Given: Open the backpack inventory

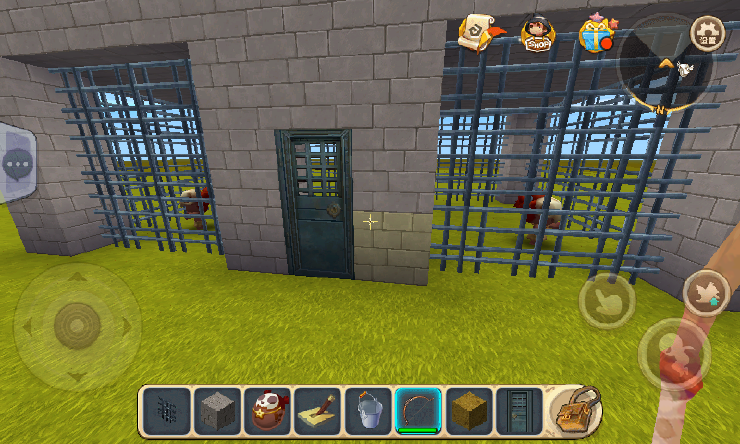Looking at the screenshot, I should (575, 410).
